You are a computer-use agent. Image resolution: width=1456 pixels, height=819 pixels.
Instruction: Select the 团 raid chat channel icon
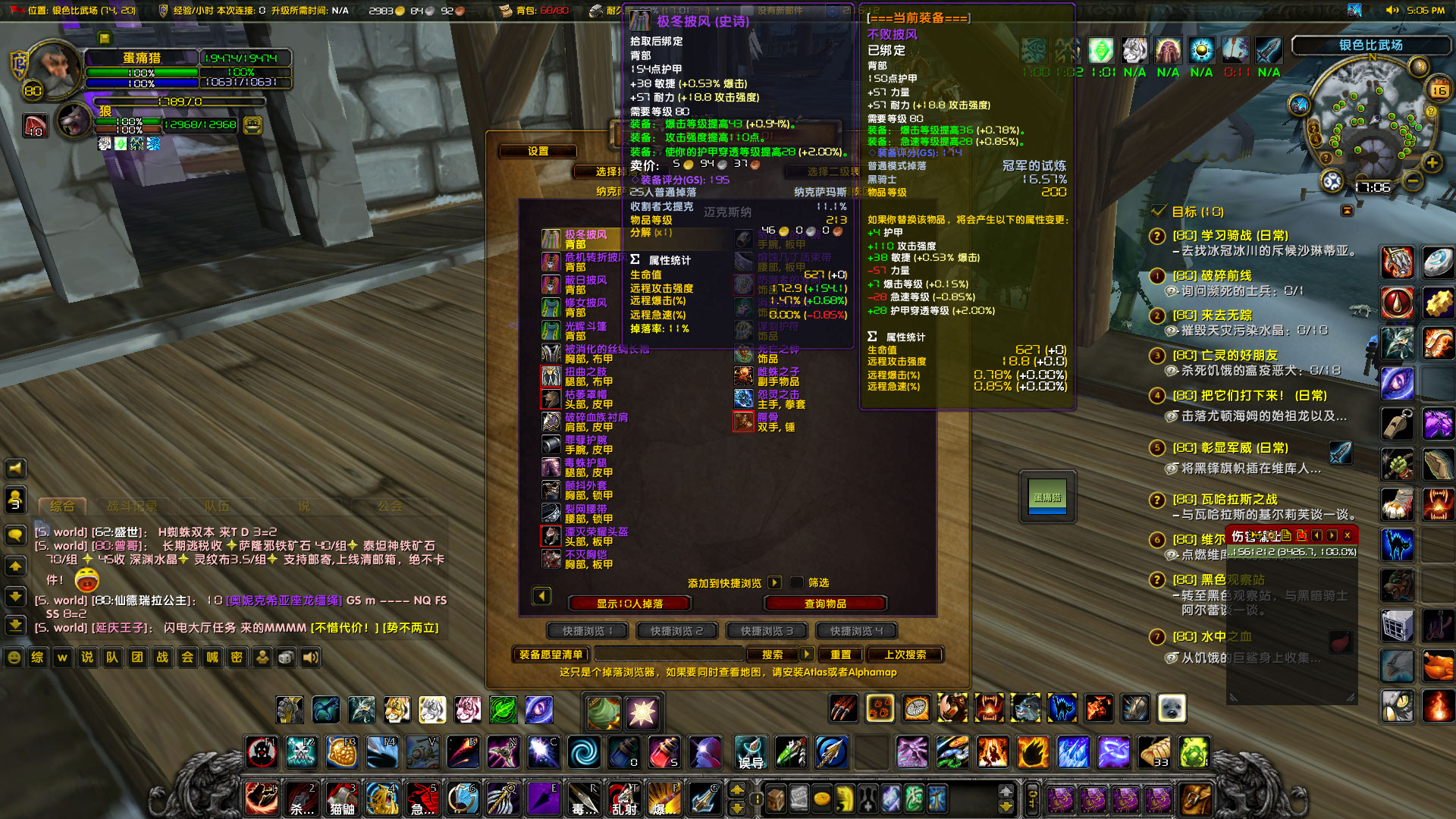[x=137, y=658]
